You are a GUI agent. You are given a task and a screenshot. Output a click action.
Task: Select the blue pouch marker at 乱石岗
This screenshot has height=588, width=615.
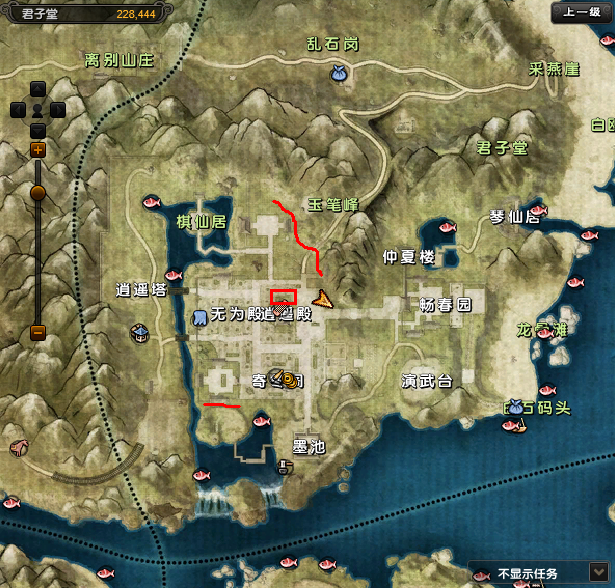point(338,73)
